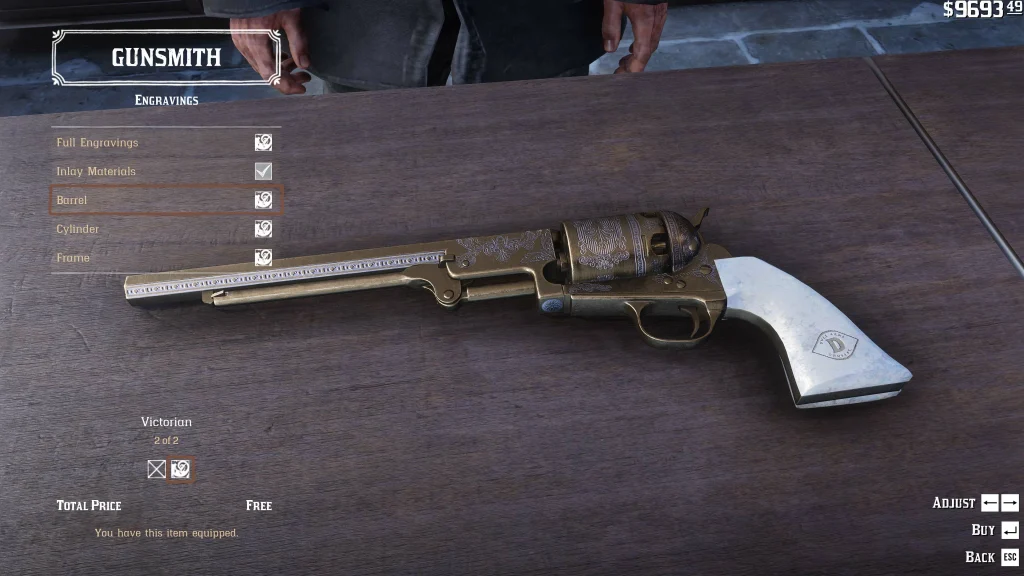Open the Cylinder engraving row
The image size is (1024, 576).
point(165,229)
